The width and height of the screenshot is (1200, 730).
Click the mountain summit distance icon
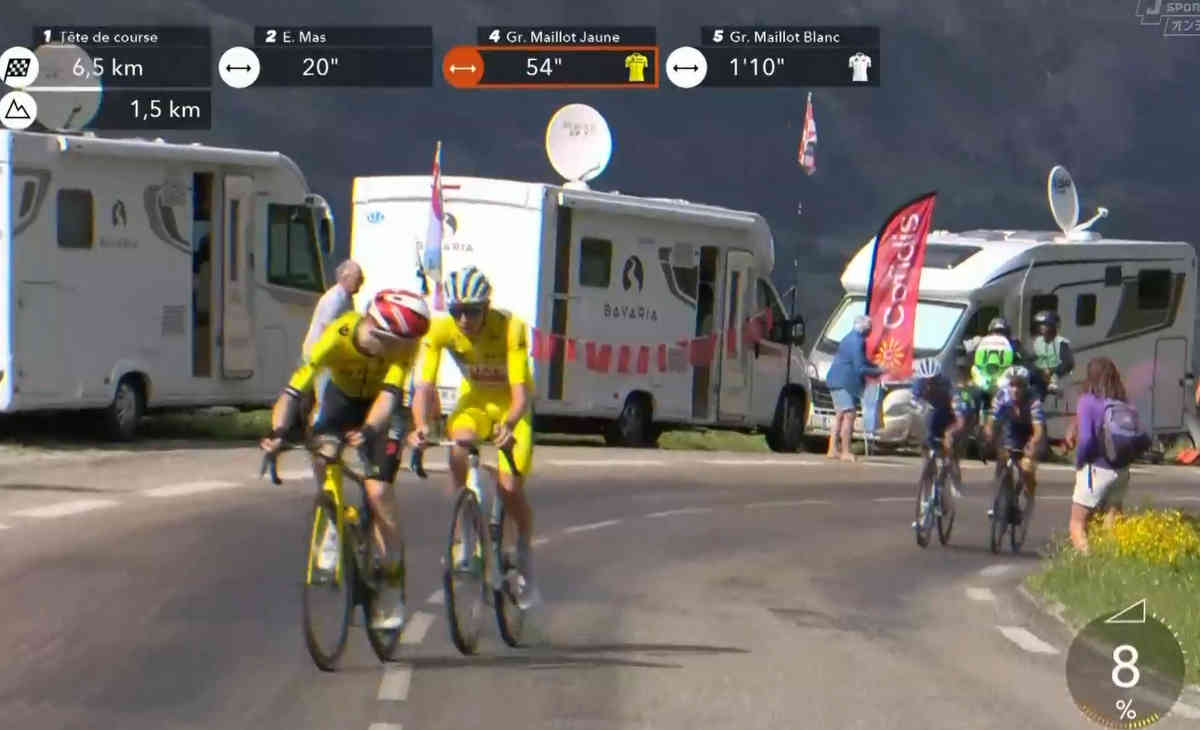tap(18, 110)
